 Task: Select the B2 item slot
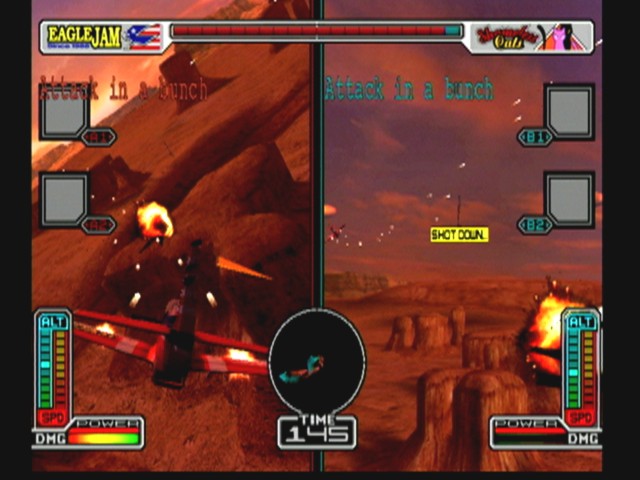coord(569,199)
